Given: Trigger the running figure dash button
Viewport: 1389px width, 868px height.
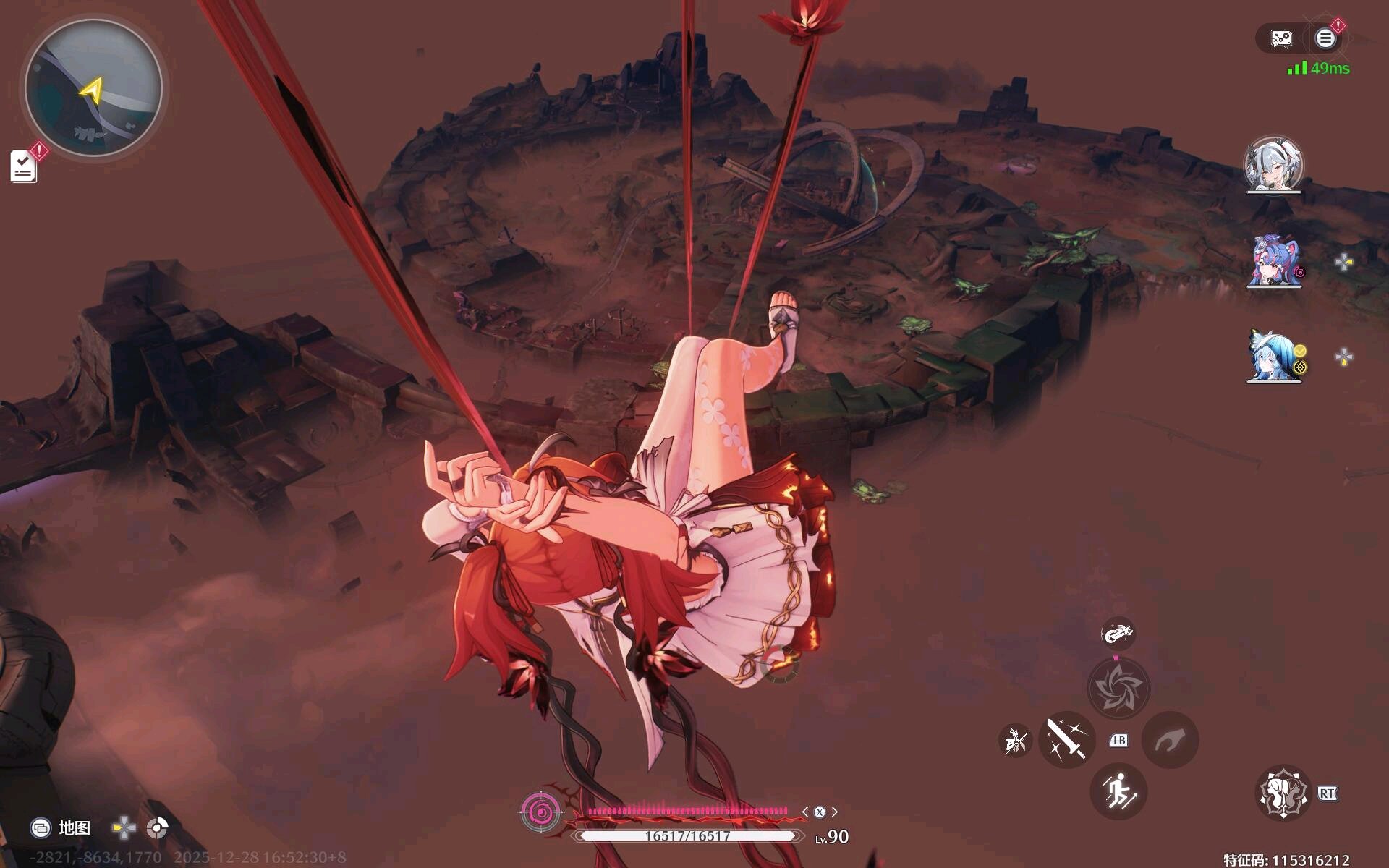Looking at the screenshot, I should (1118, 791).
